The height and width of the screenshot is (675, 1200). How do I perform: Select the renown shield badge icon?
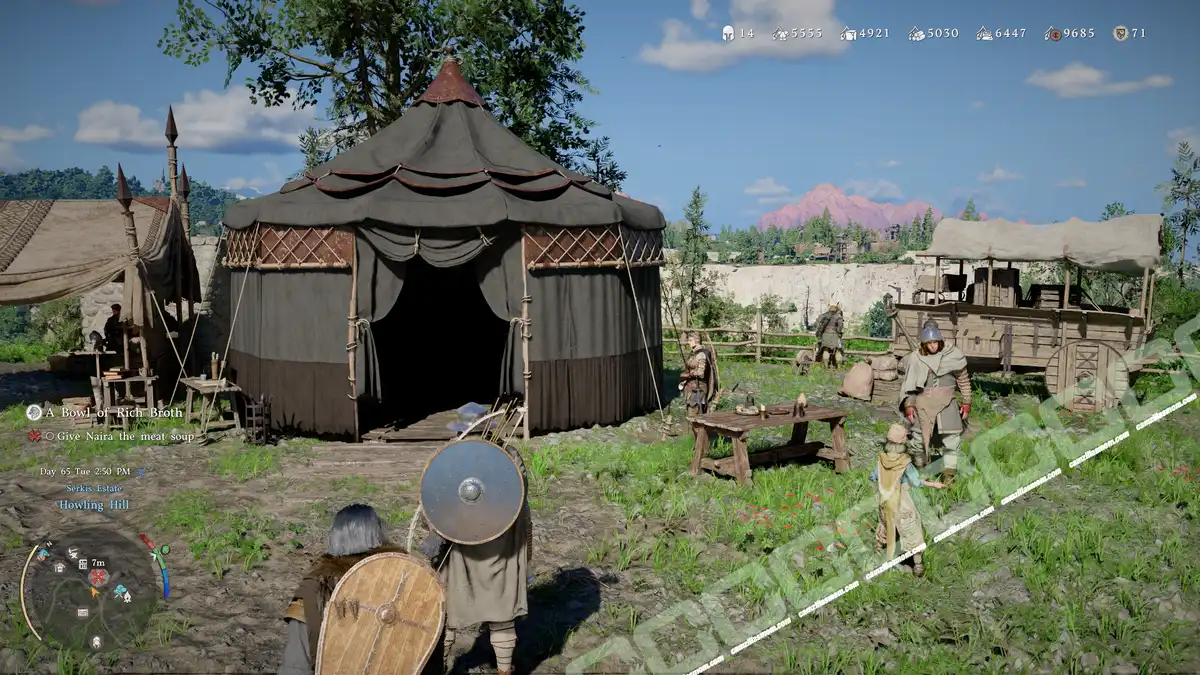(1120, 33)
